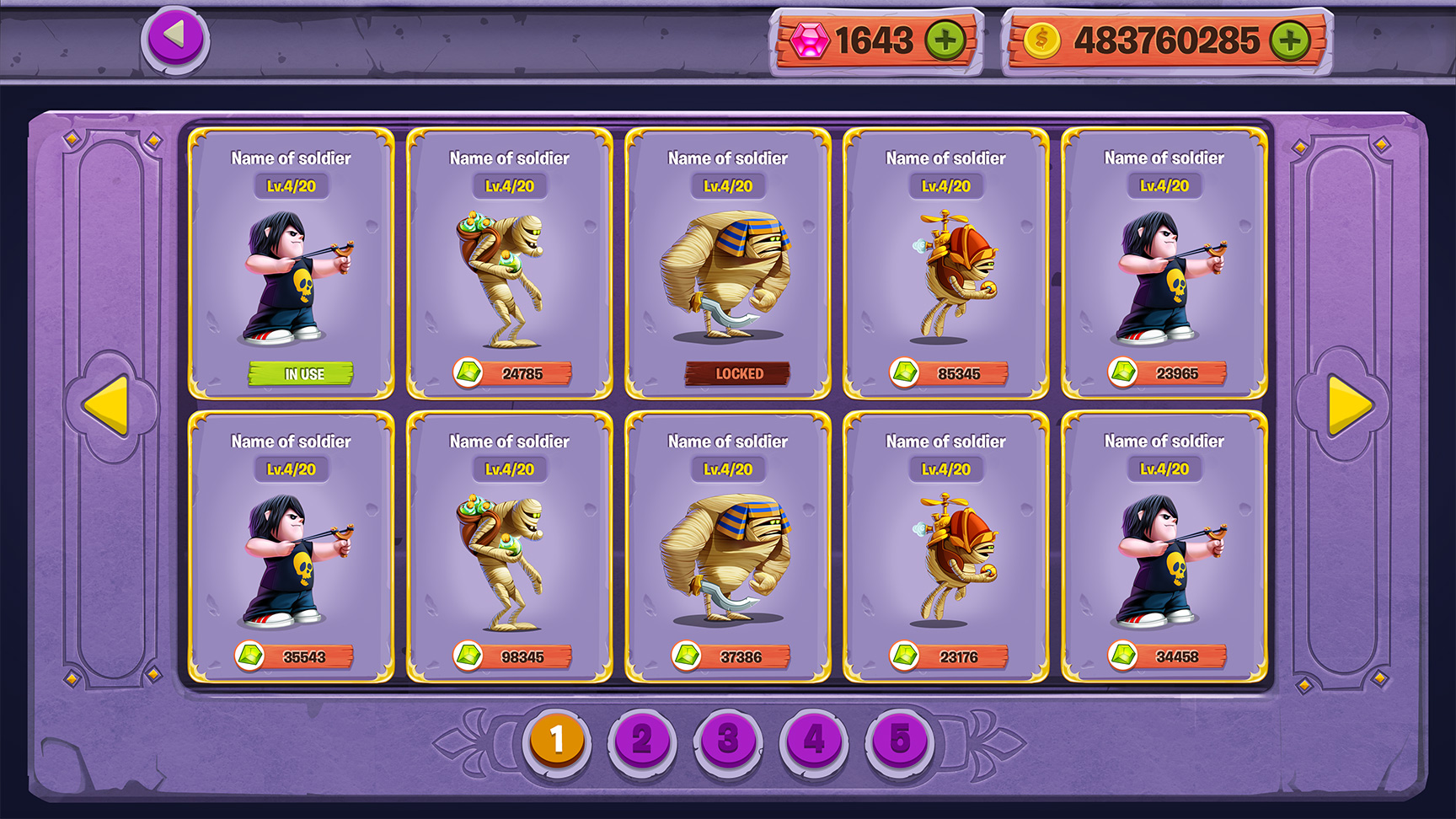The image size is (1456, 819).
Task: Purchase the propeller mummy for 23176
Action: tap(949, 656)
